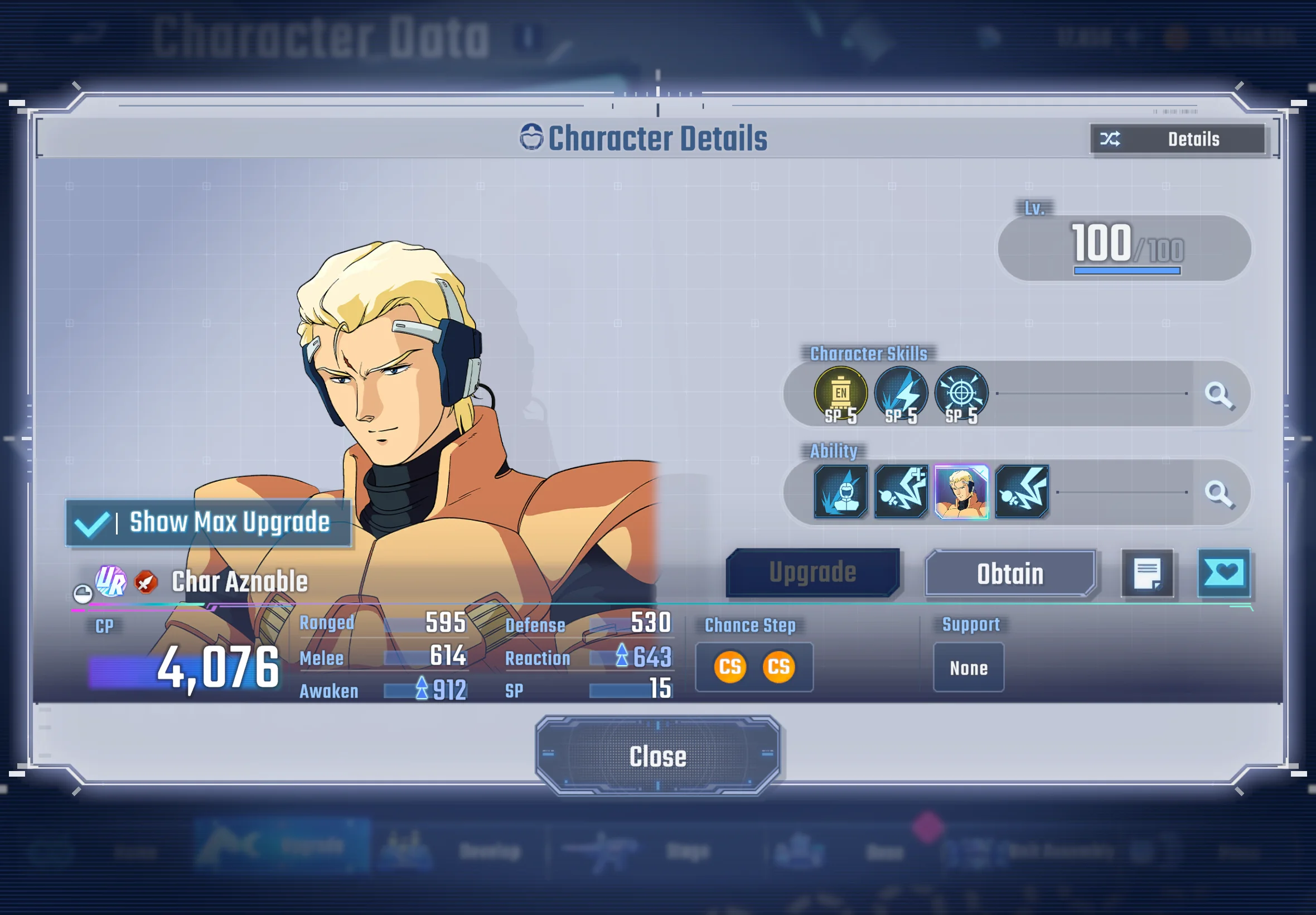Select the Chance Step CS box
Viewport: 1316px width, 915px height.
coord(754,667)
